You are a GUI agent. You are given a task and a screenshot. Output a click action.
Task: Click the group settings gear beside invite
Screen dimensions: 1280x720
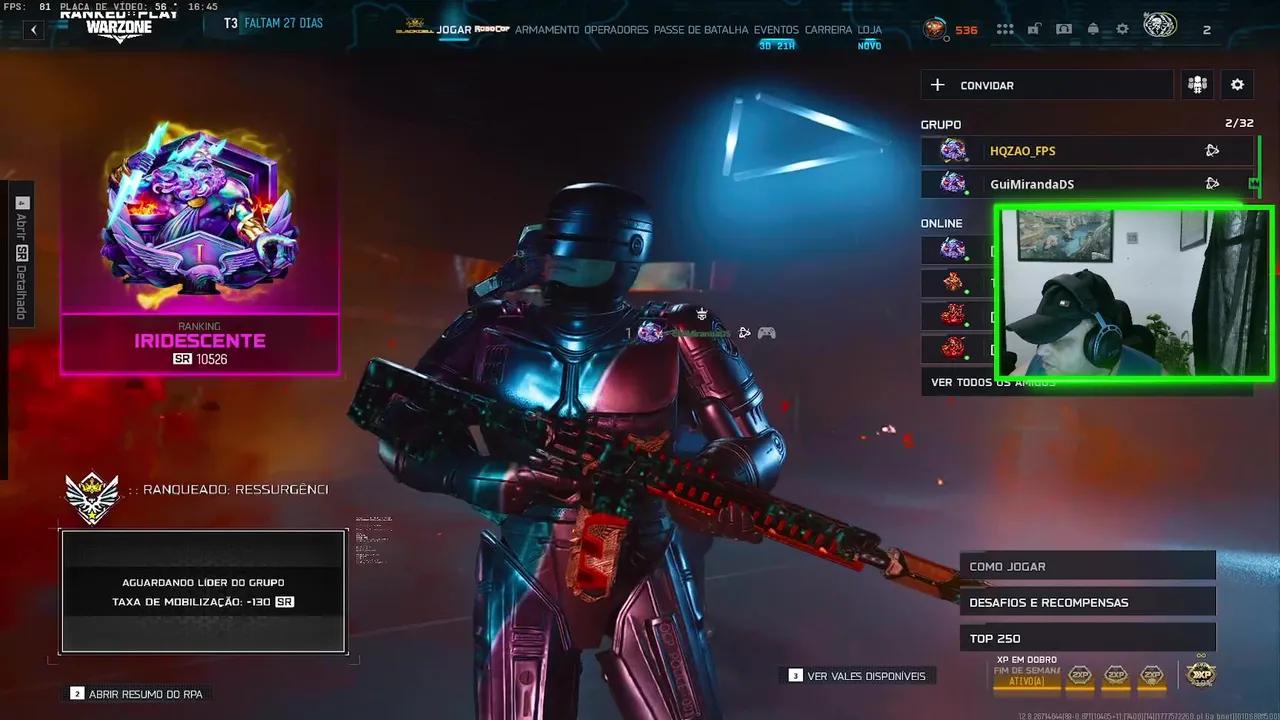[1237, 84]
